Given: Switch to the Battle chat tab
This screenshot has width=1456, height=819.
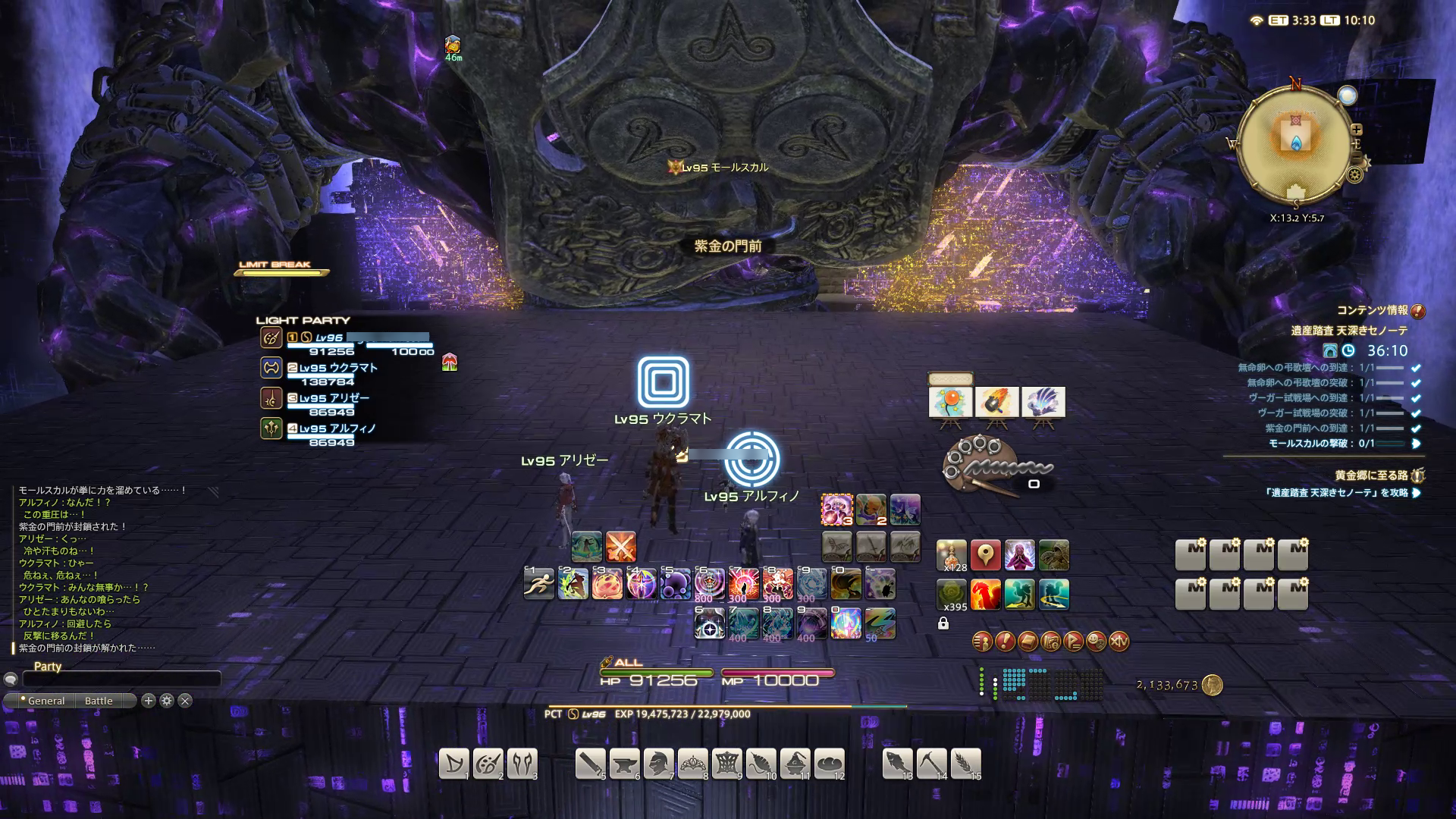Looking at the screenshot, I should pyautogui.click(x=99, y=701).
